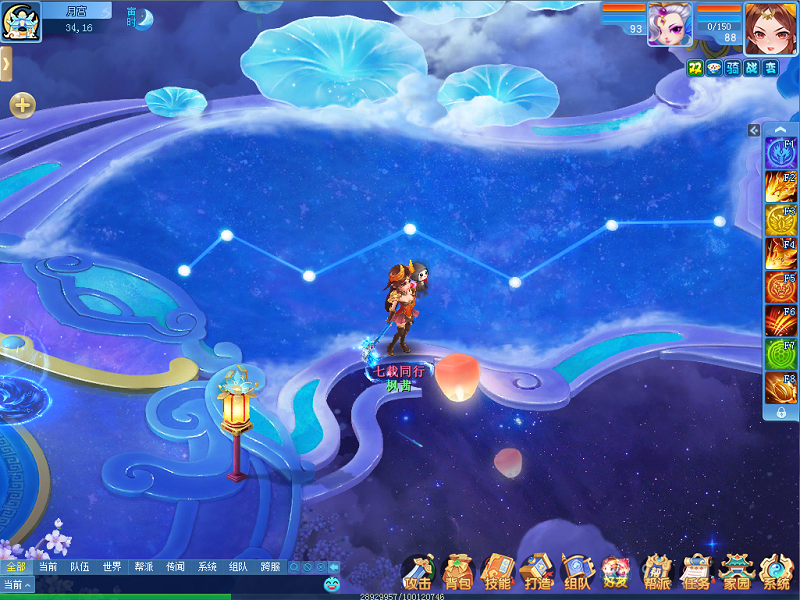Open the 背包 bag menu
The height and width of the screenshot is (600, 800).
tap(457, 573)
